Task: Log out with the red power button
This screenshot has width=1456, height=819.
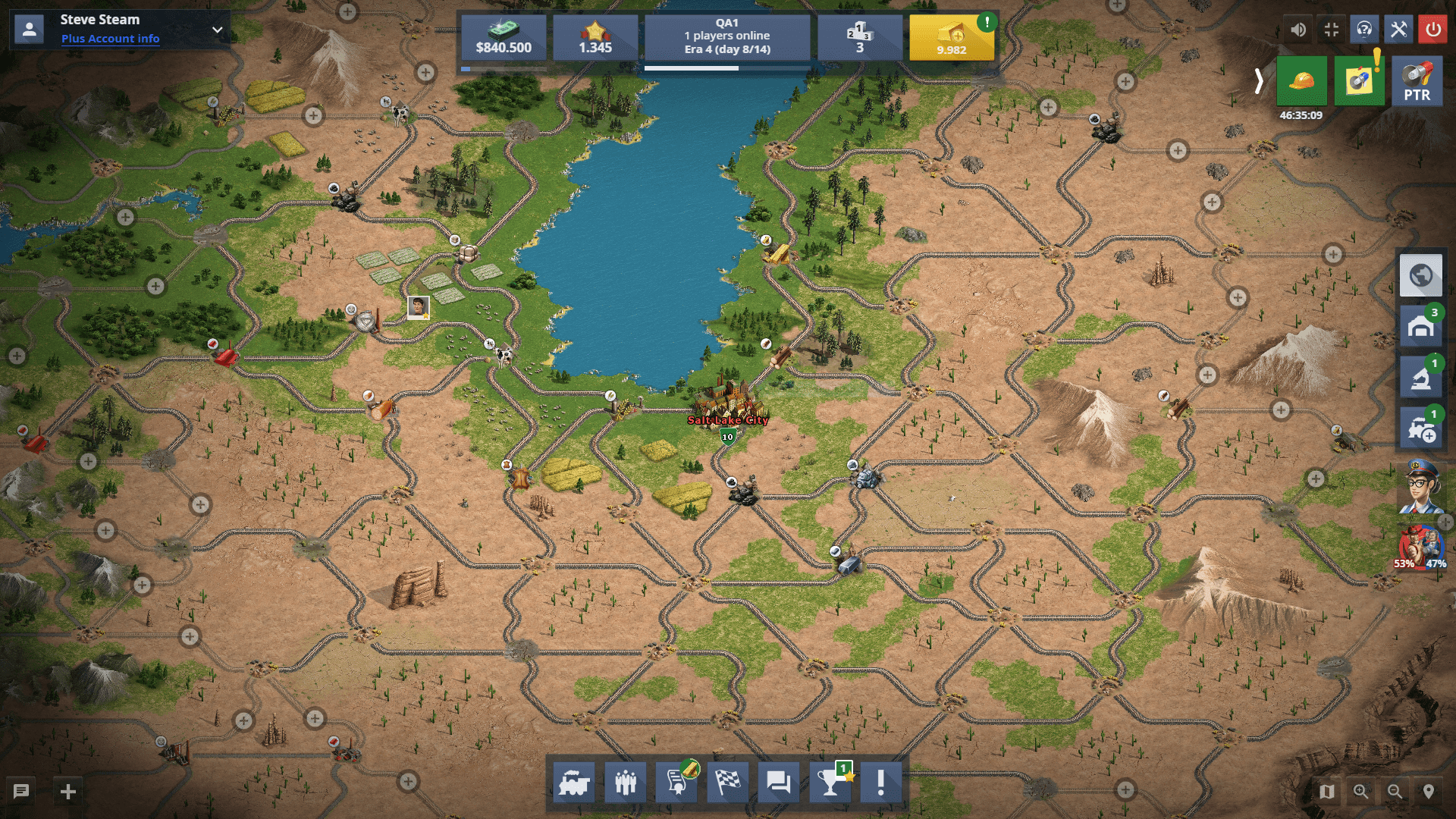Action: coord(1432,30)
